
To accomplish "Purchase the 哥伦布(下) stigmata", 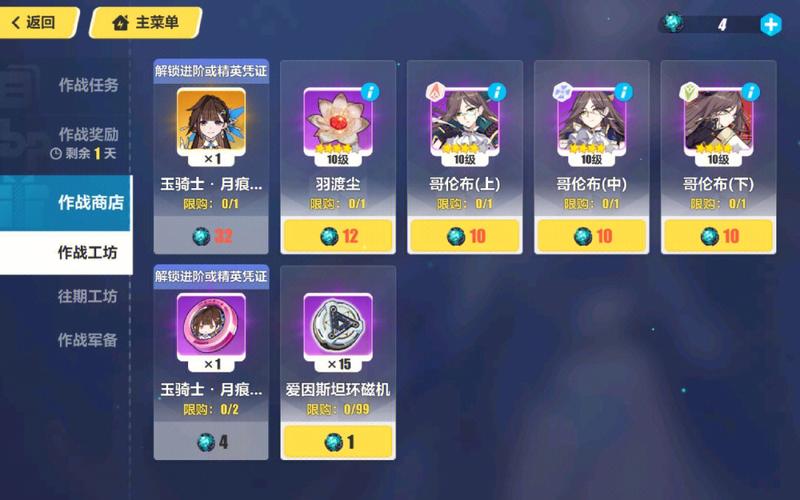I will [x=718, y=237].
